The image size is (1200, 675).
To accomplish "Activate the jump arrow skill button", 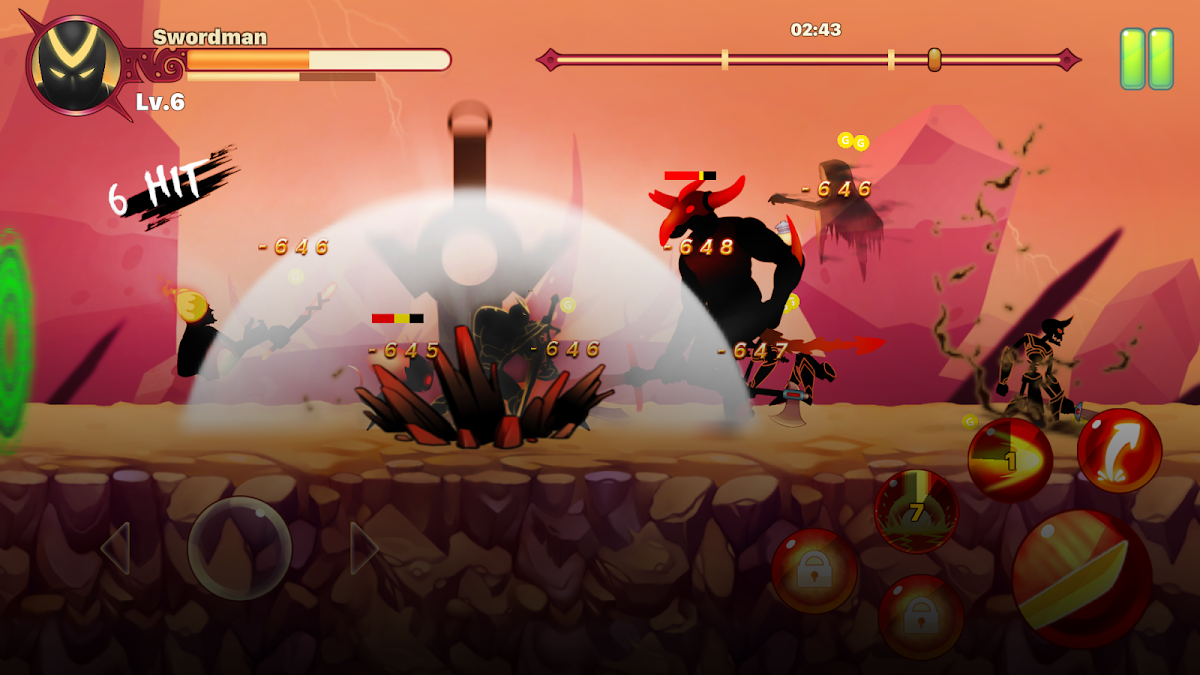I will (x=1119, y=450).
